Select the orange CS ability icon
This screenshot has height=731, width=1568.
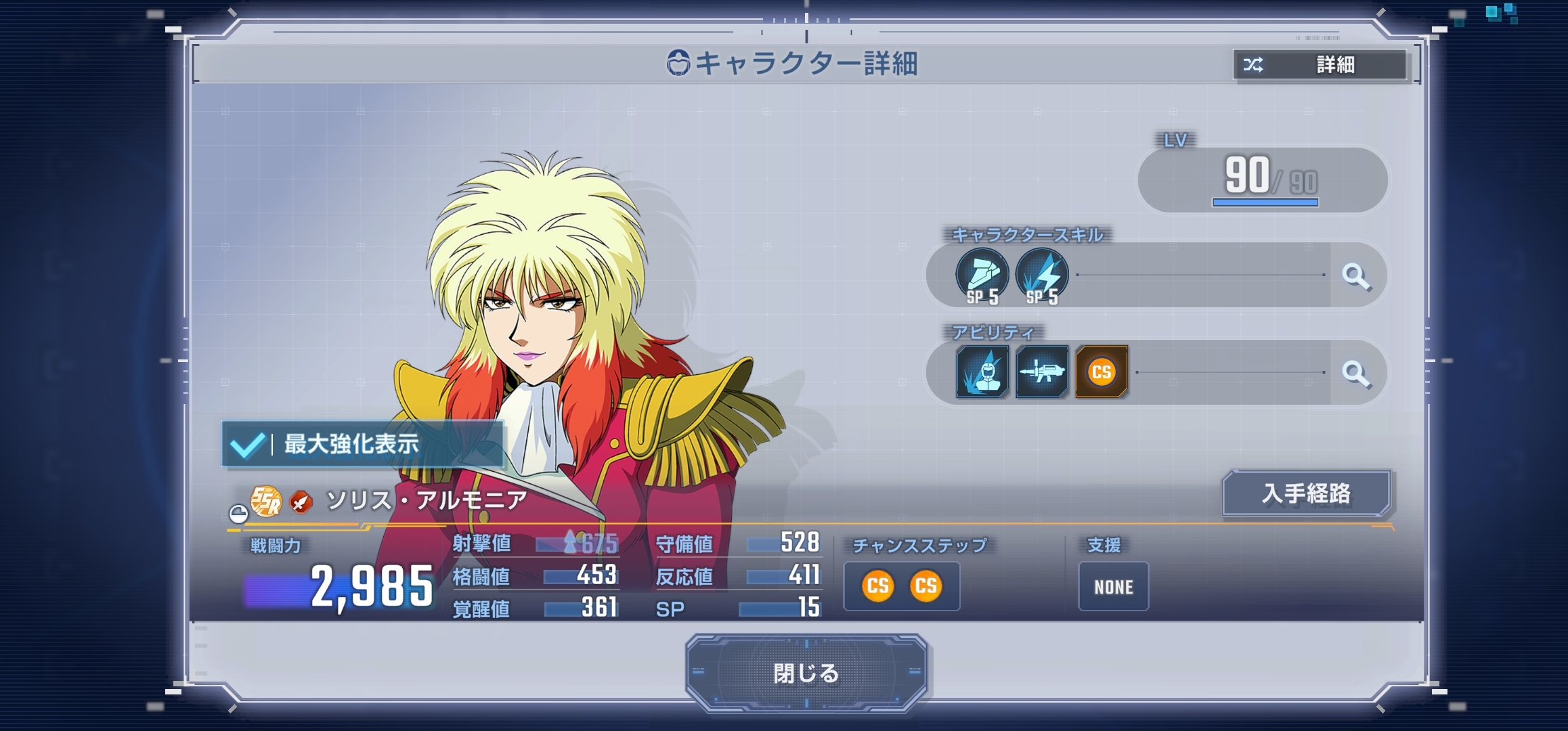(1101, 372)
